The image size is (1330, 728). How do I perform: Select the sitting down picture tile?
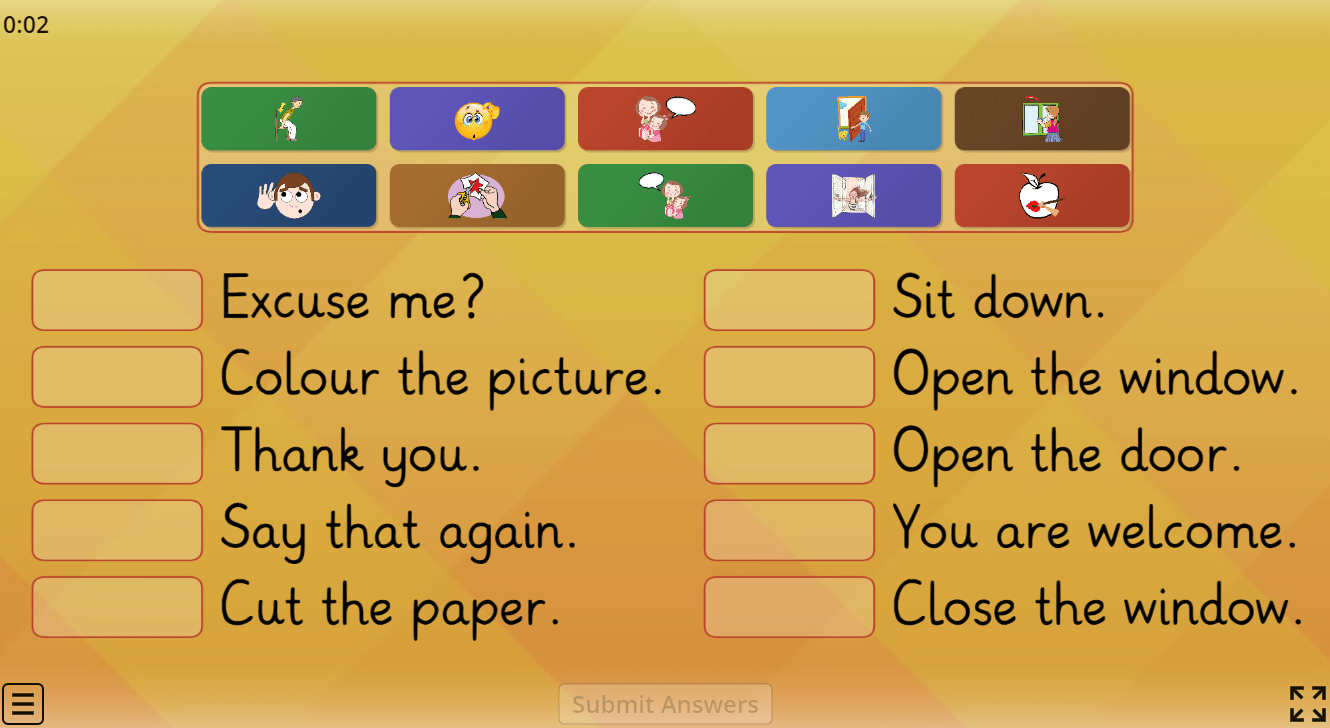[289, 118]
